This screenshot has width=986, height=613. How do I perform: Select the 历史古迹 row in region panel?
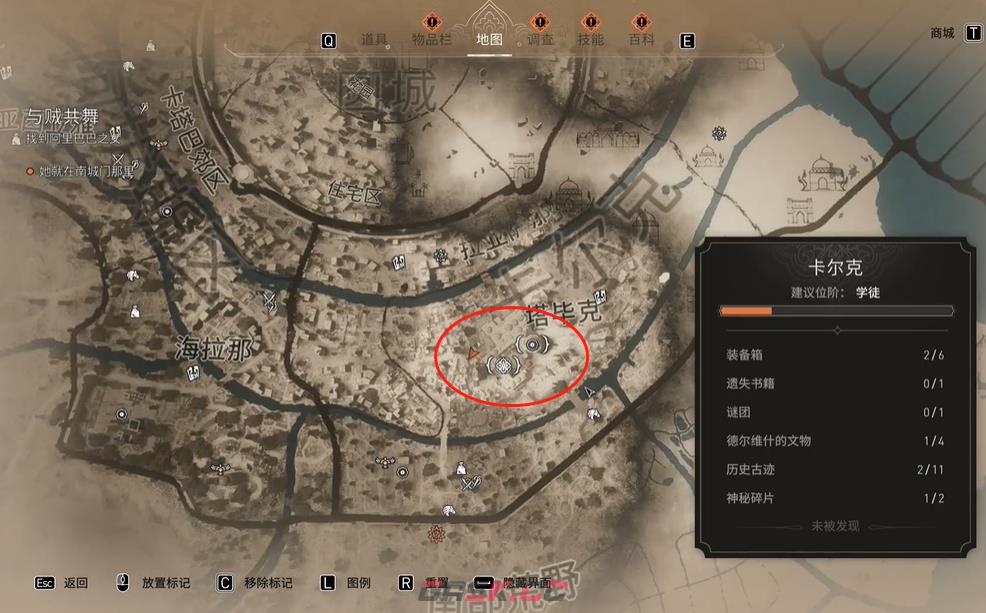click(834, 469)
